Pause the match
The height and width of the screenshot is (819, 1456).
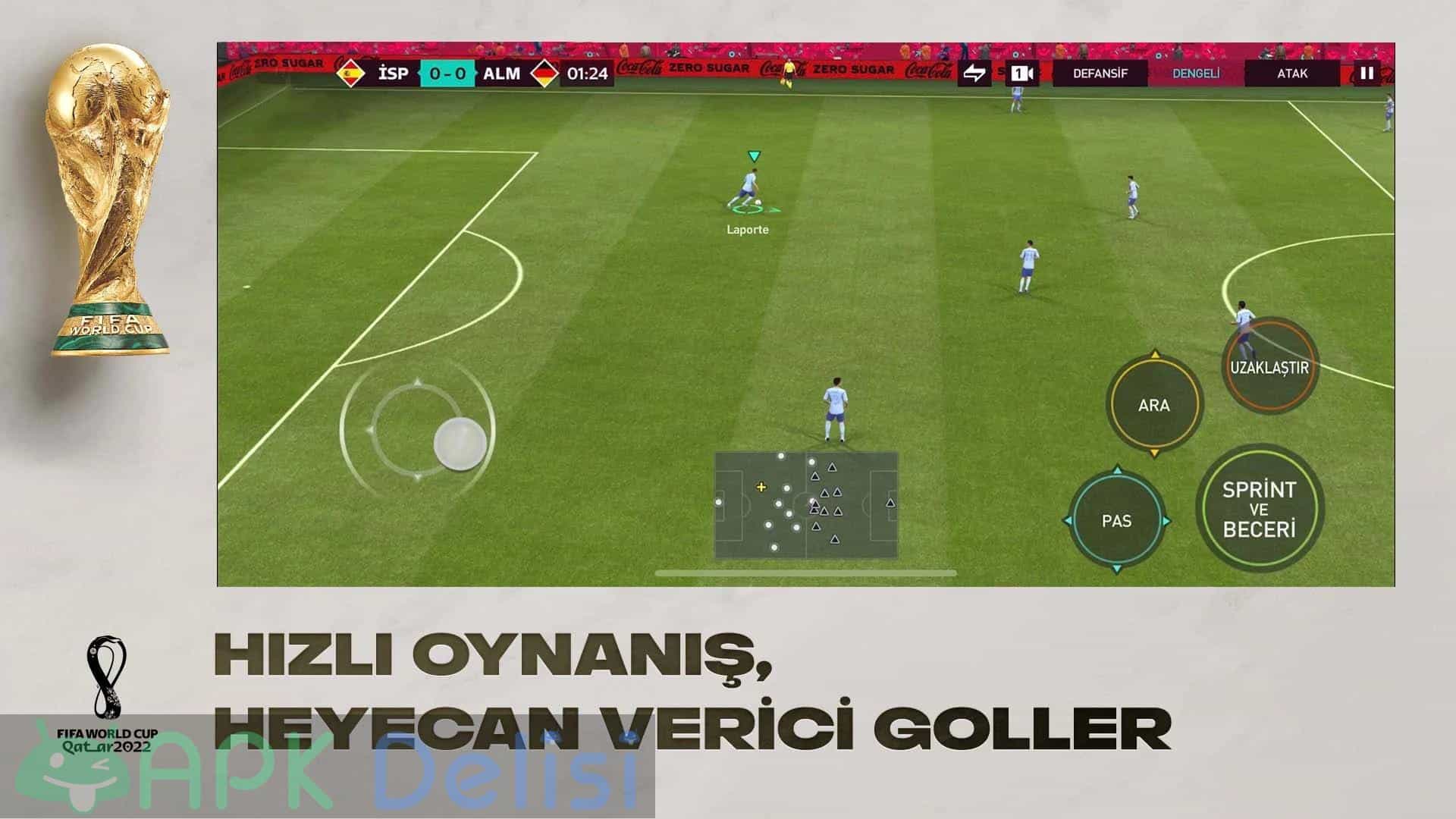(1367, 74)
